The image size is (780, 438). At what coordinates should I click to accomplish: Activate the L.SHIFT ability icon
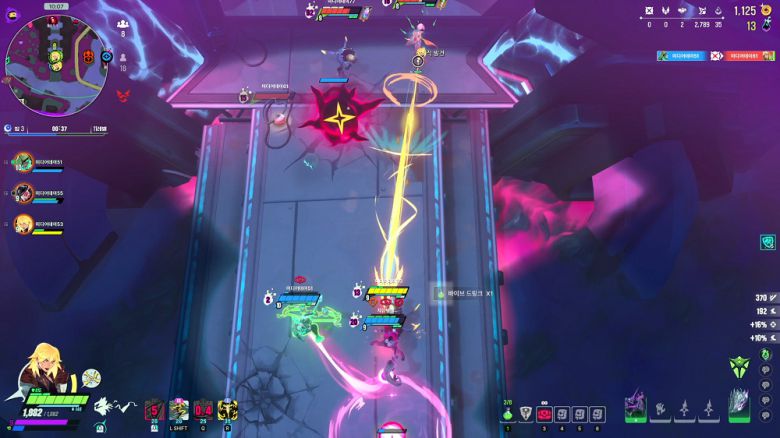[179, 410]
